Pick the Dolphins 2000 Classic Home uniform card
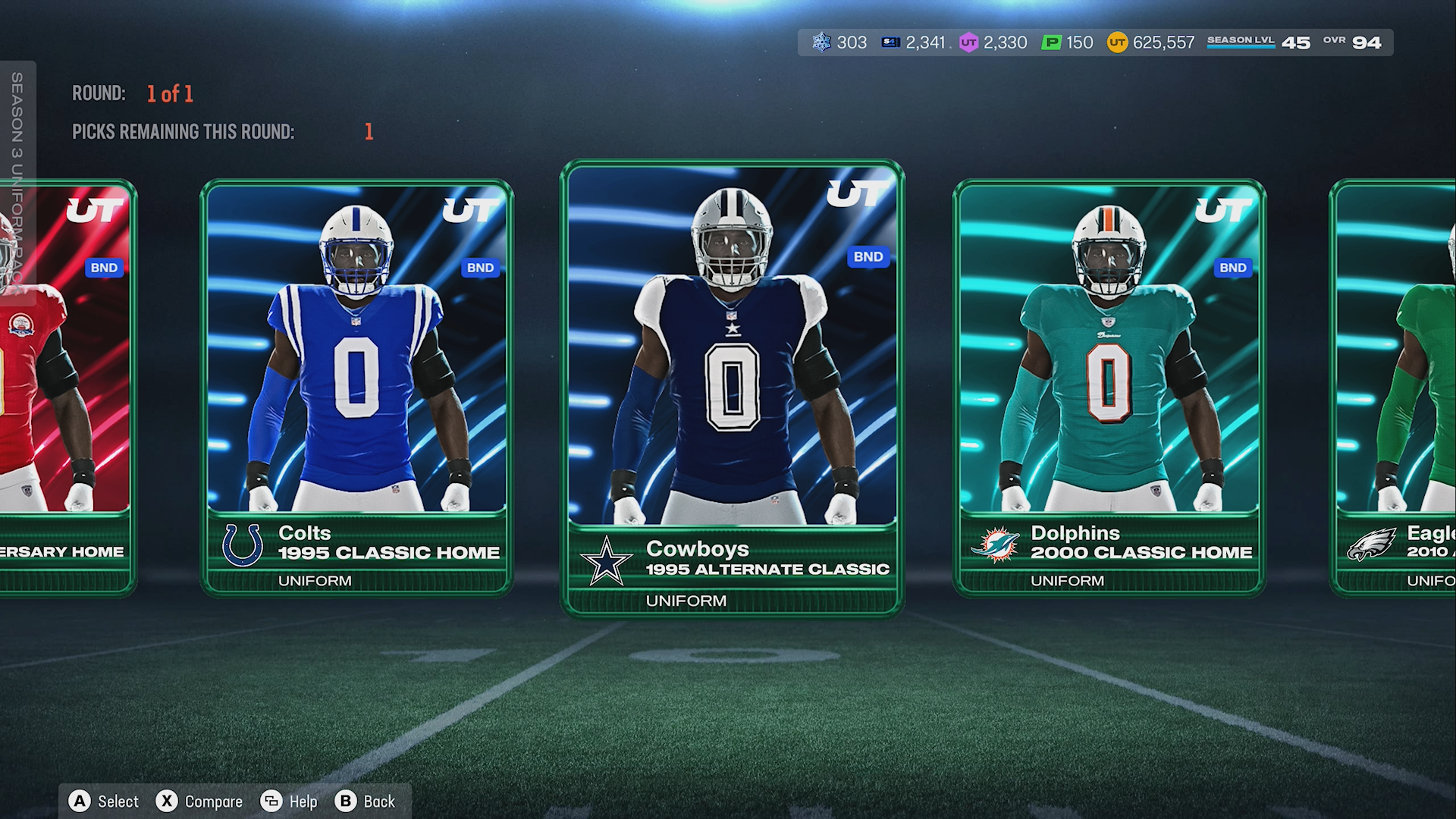The height and width of the screenshot is (819, 1456). [1109, 387]
